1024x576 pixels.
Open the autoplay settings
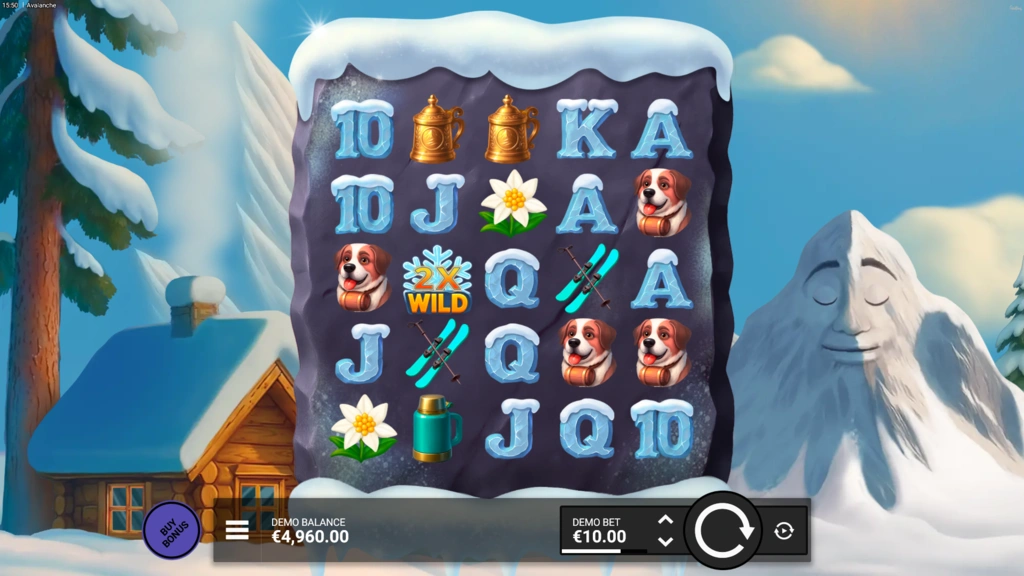[x=784, y=531]
